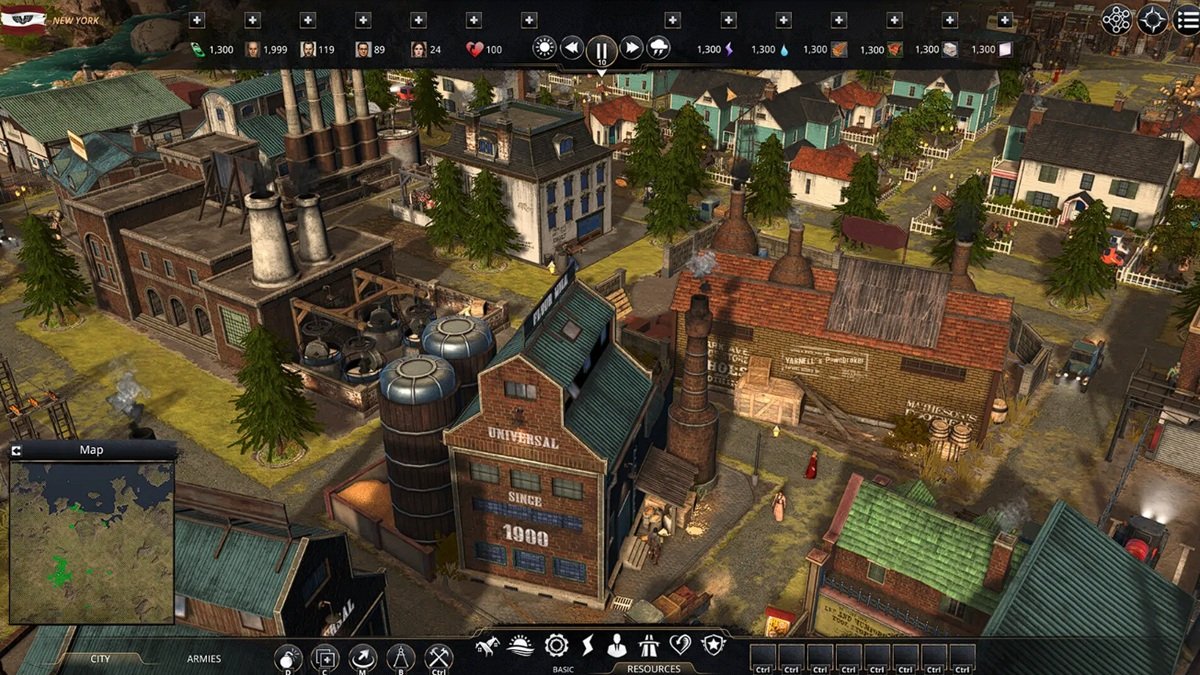Toggle the rain cloud weather icon
The height and width of the screenshot is (675, 1200).
click(658, 47)
